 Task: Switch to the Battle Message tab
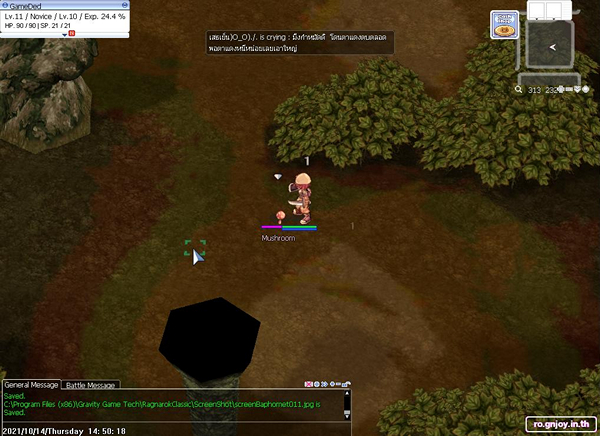click(91, 385)
